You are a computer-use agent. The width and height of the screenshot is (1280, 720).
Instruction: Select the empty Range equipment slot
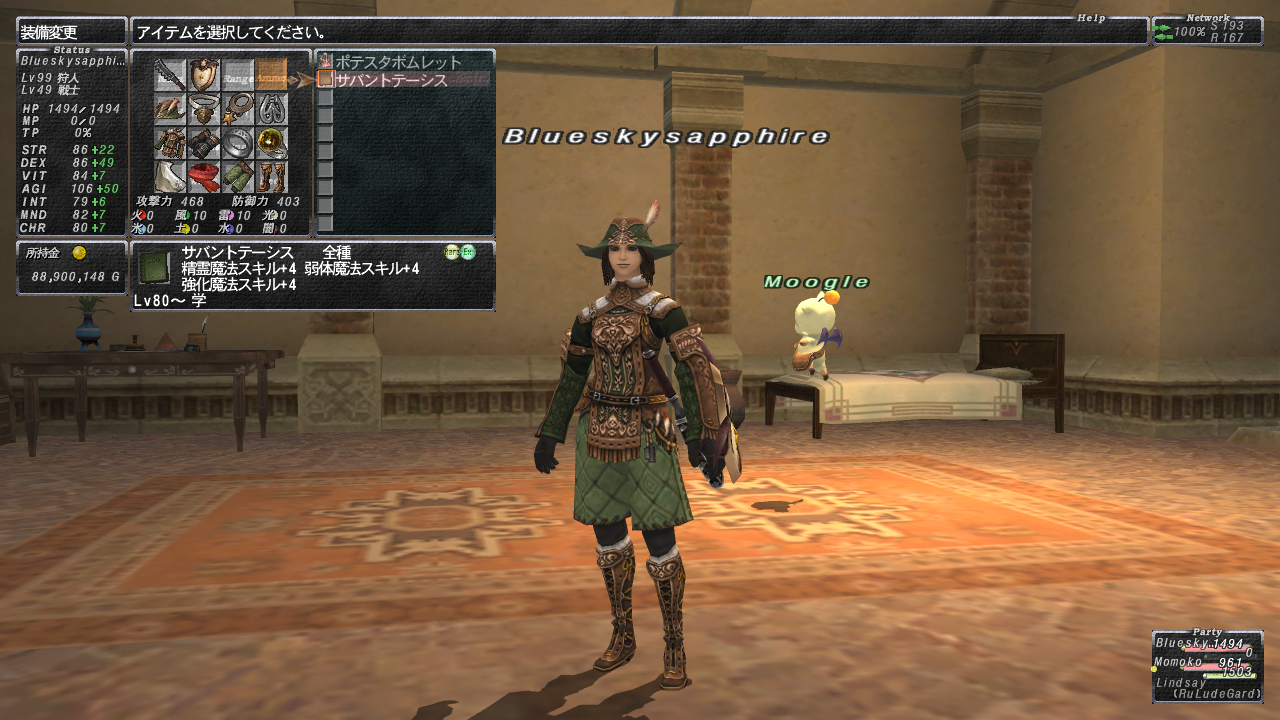point(238,74)
